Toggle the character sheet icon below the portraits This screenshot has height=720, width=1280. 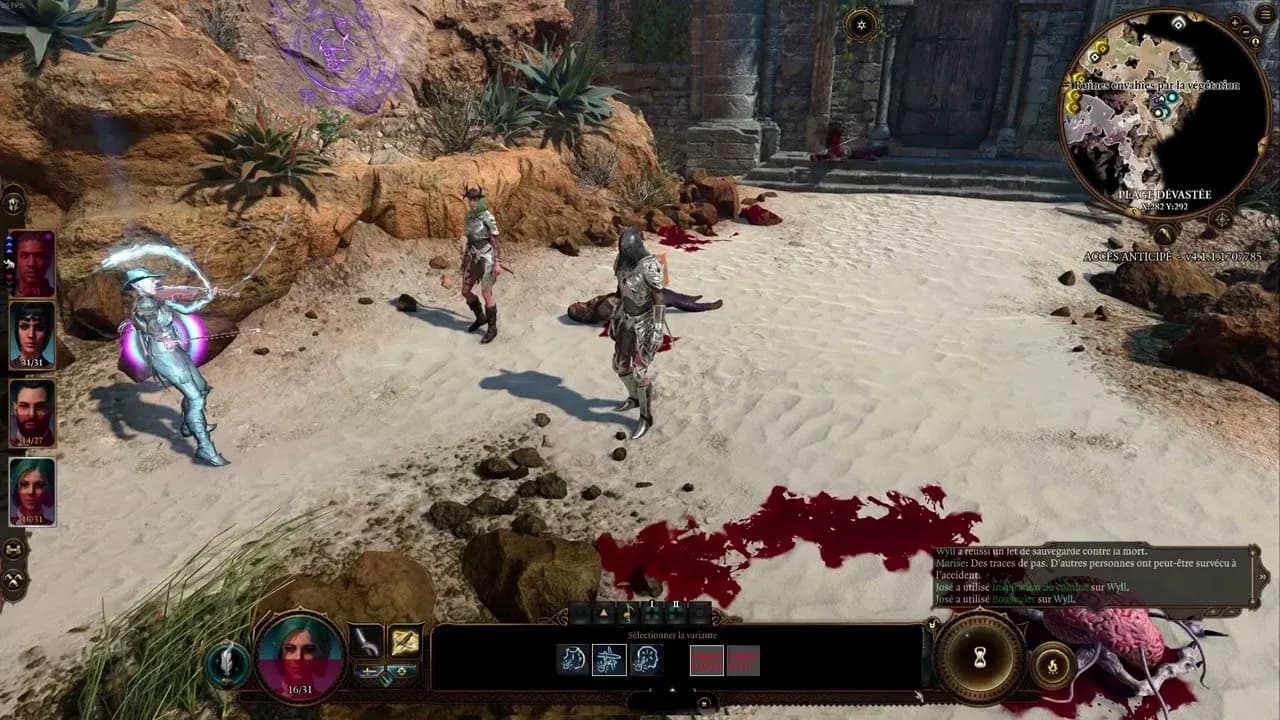[13, 580]
